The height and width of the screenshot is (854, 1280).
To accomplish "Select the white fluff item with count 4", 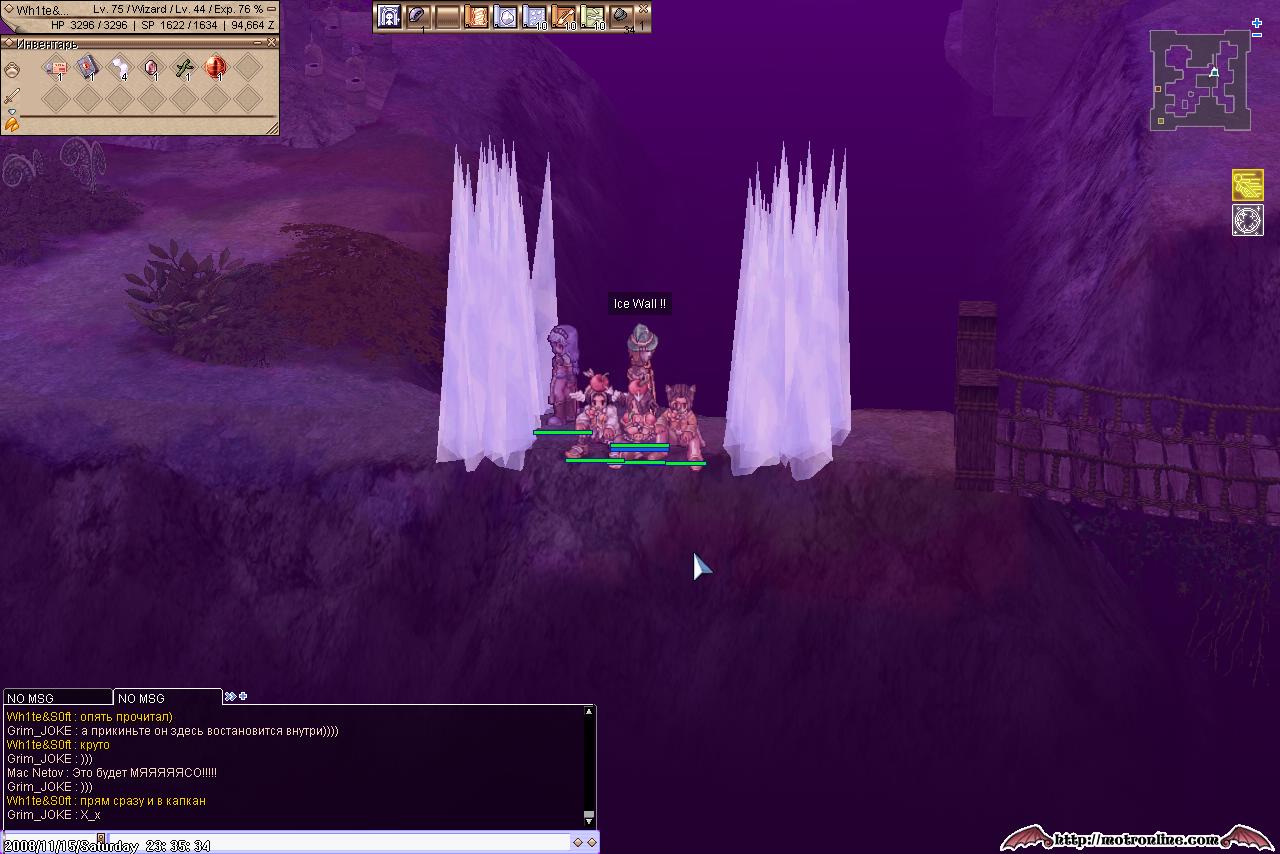I will coord(120,67).
